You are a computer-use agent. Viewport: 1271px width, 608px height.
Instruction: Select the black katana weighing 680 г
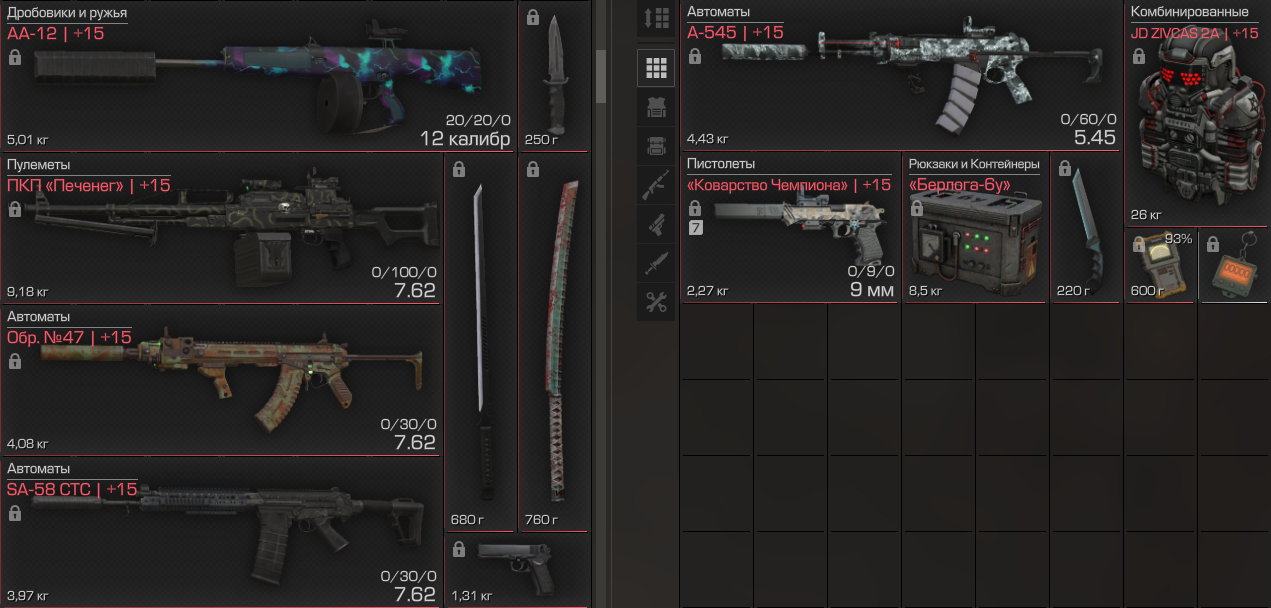[x=480, y=340]
